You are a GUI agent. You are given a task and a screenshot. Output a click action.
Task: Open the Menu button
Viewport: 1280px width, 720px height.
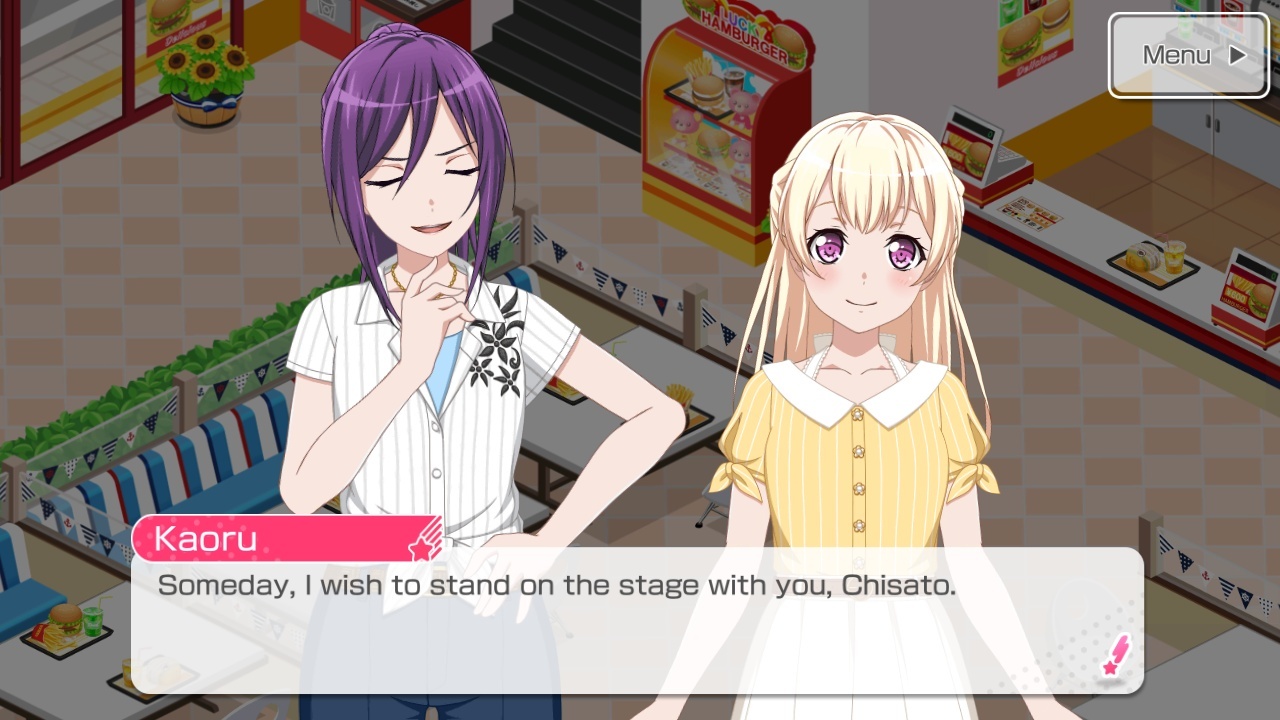[1188, 55]
